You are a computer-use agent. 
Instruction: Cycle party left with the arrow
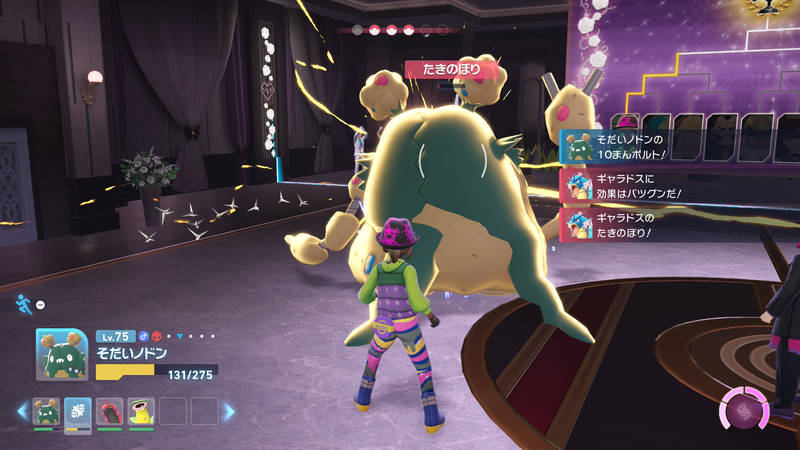[x=20, y=411]
